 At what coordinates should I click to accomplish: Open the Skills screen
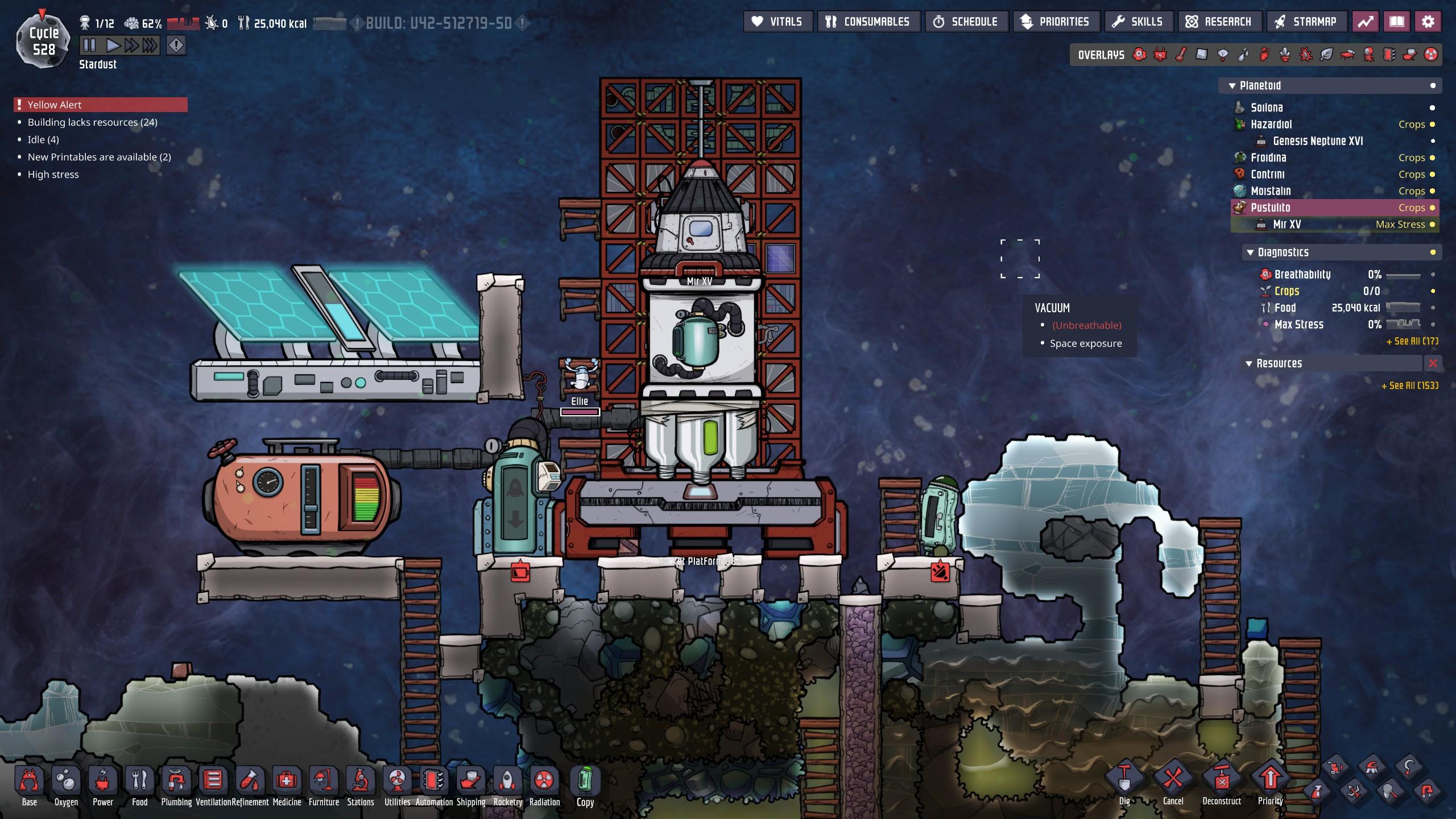click(1138, 22)
